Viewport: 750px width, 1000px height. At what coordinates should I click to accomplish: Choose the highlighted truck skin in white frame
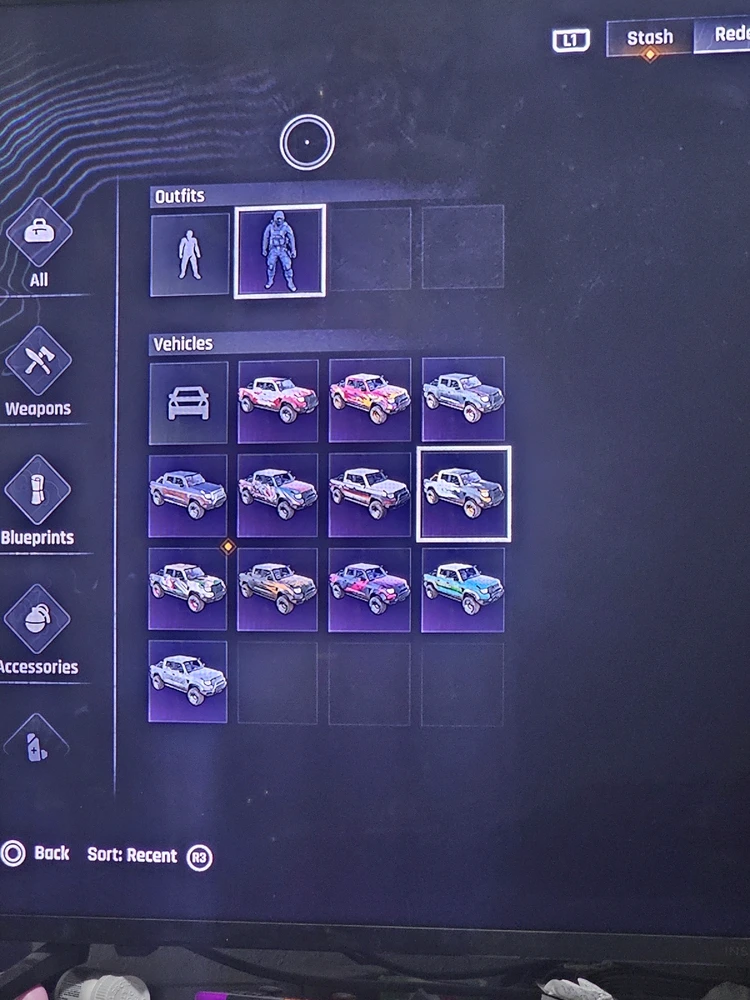click(463, 494)
